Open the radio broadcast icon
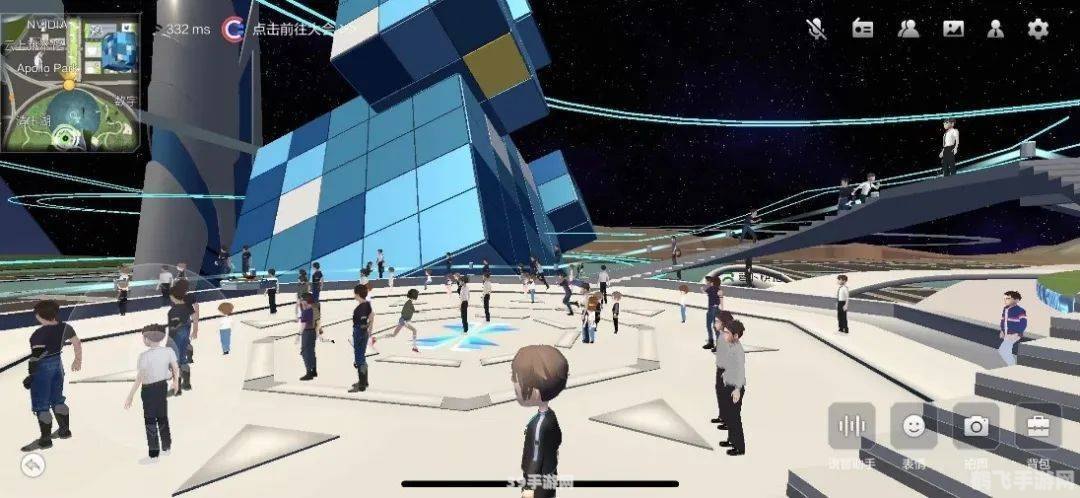Image resolution: width=1080 pixels, height=498 pixels. (862, 28)
